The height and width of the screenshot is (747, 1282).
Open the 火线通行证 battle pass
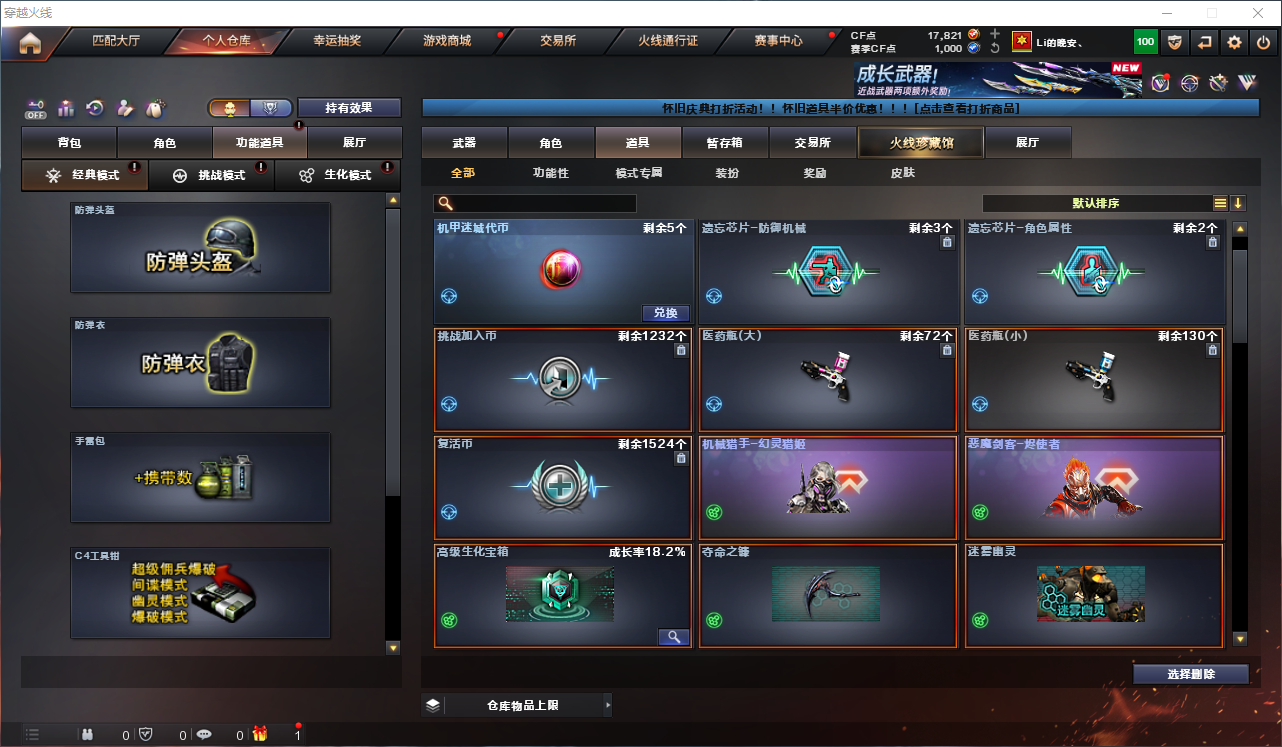coord(668,41)
